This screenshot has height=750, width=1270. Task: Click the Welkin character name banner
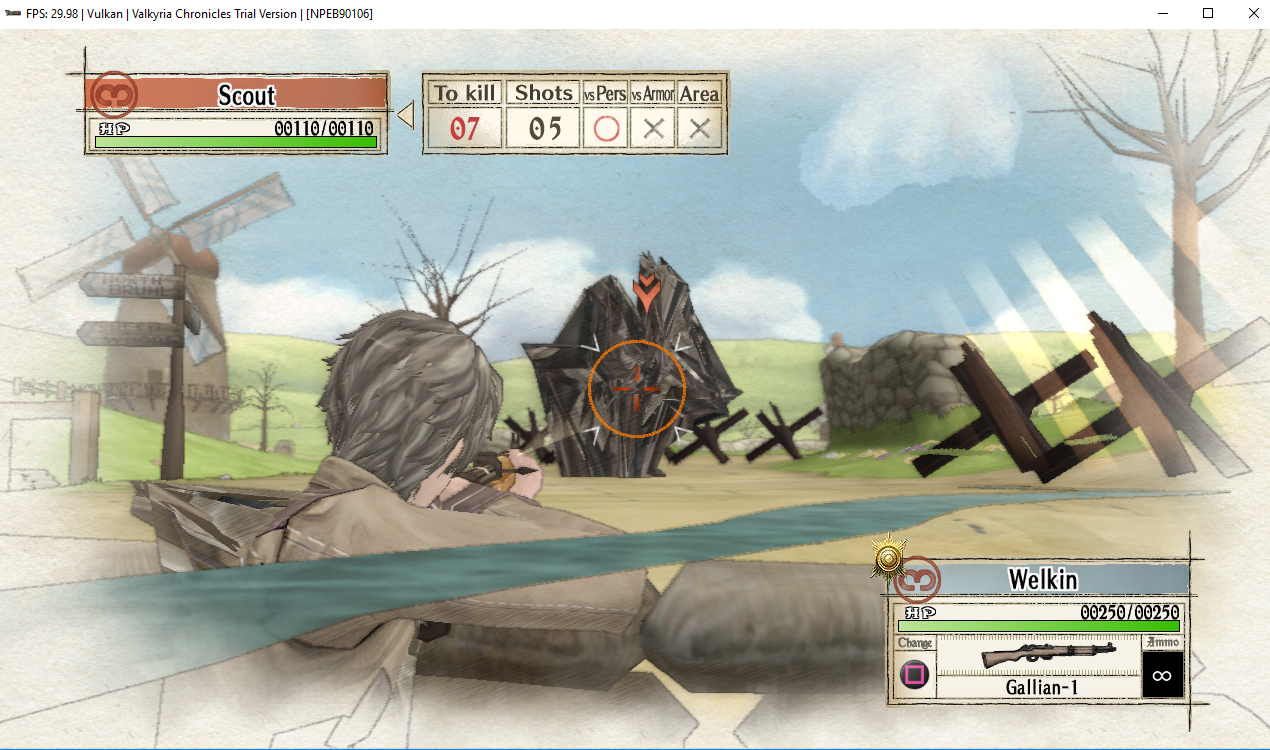tap(1043, 579)
